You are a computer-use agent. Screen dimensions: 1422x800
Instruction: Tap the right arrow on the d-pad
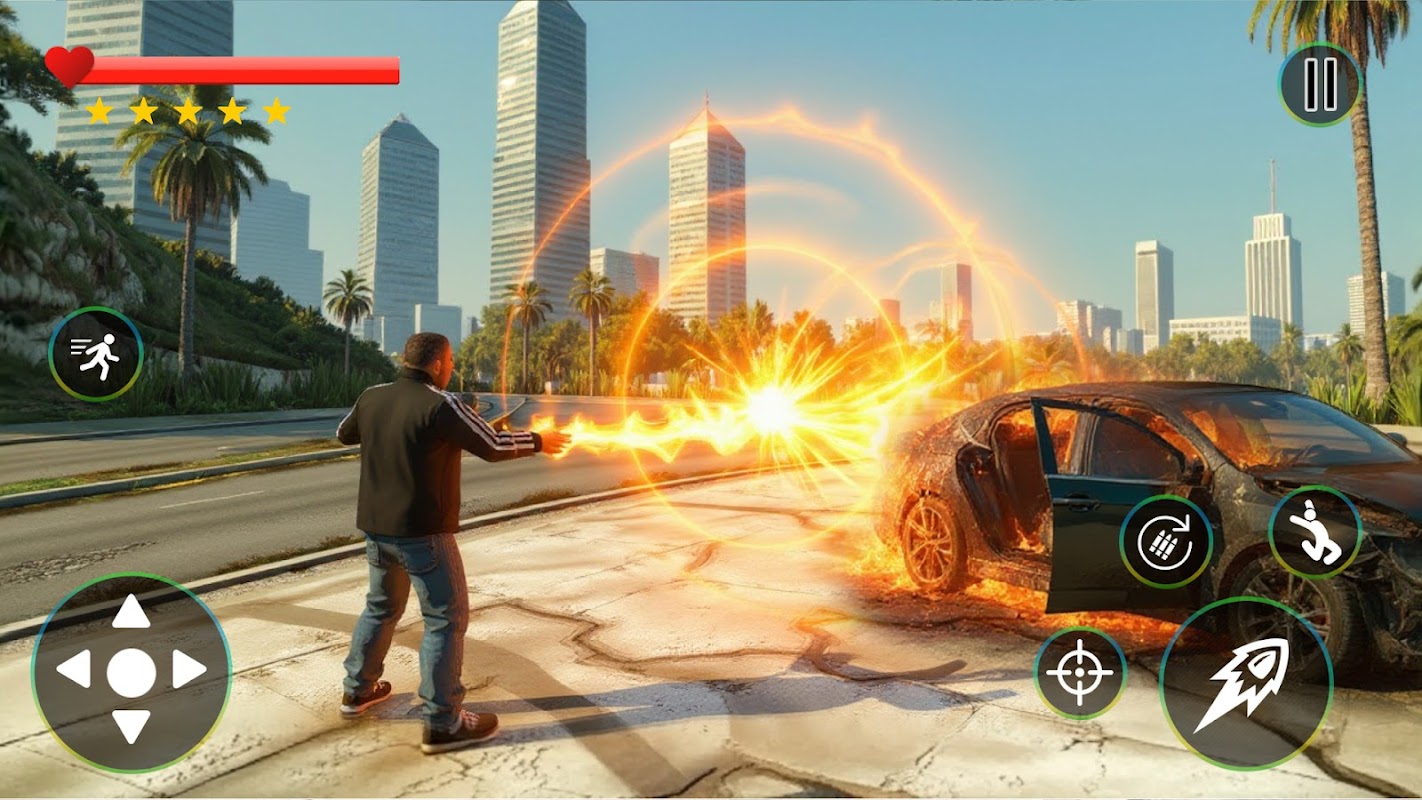pos(189,670)
